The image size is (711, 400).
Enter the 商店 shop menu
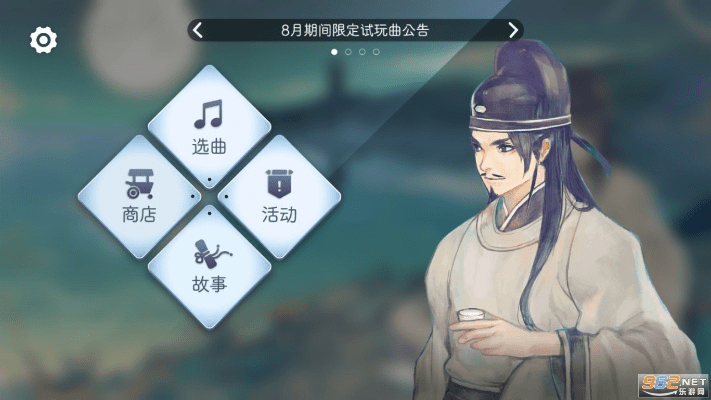[x=139, y=195]
